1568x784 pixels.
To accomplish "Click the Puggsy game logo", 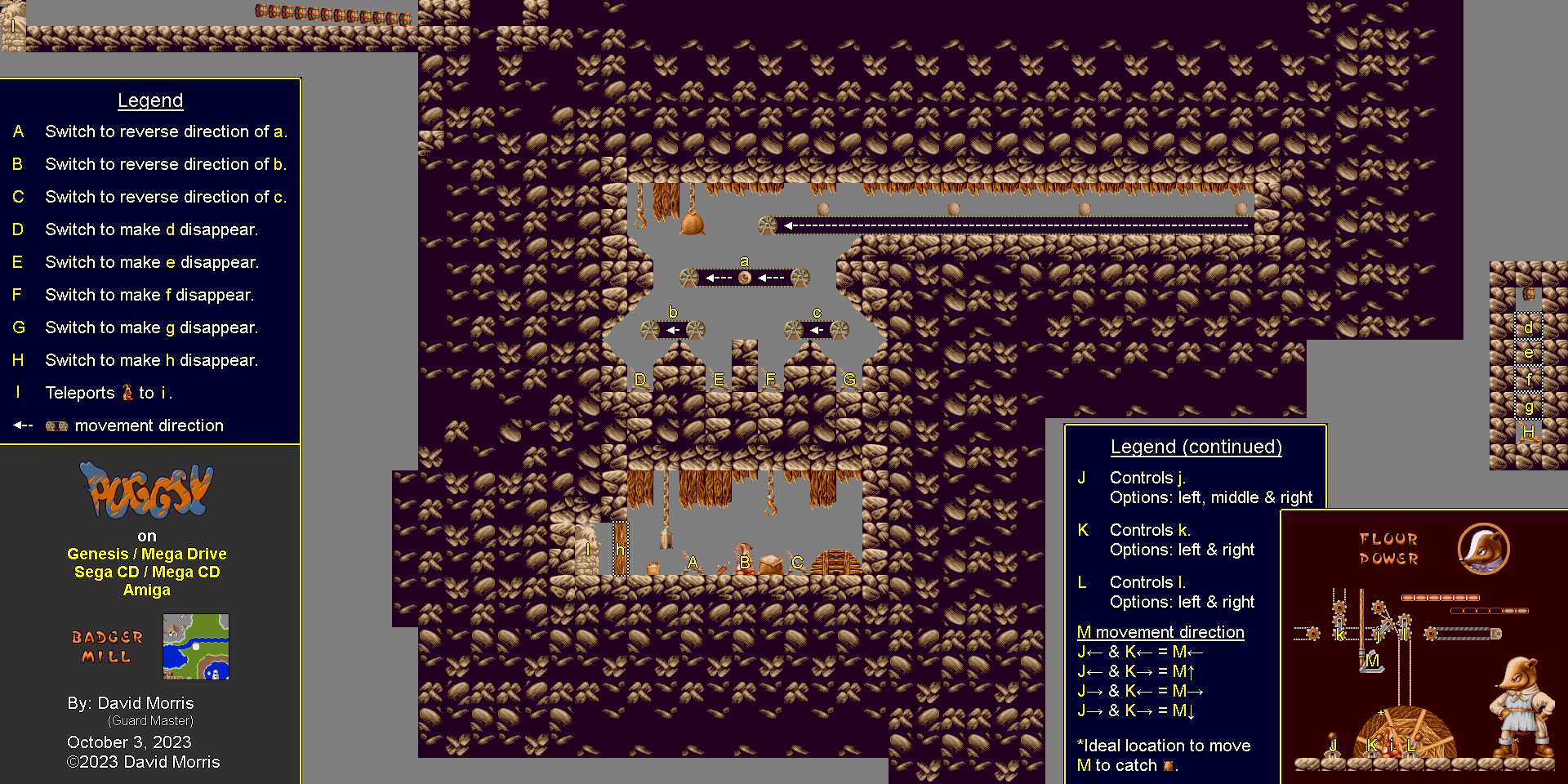I will click(146, 491).
